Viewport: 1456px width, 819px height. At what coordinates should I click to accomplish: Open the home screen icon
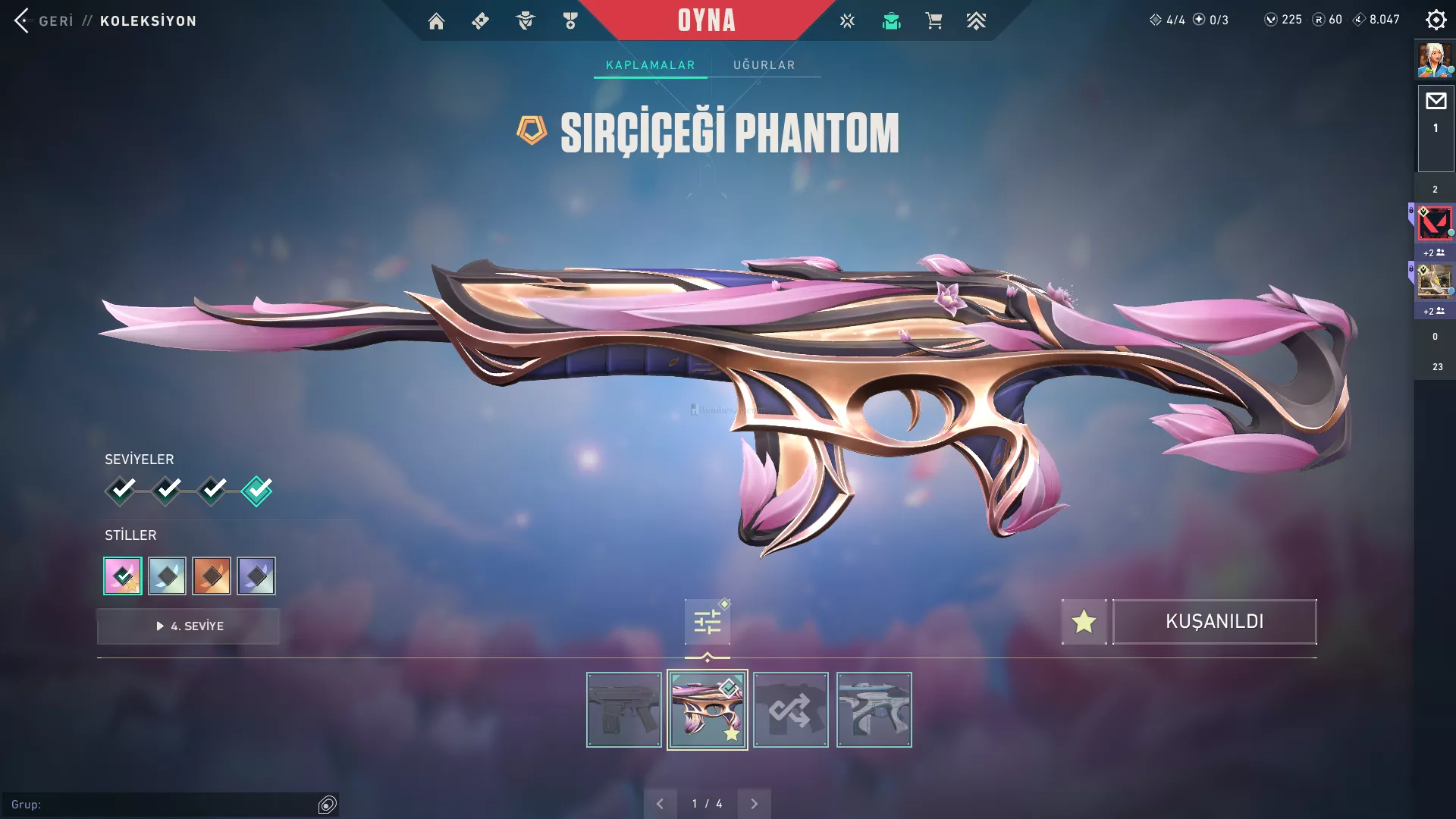(x=436, y=21)
